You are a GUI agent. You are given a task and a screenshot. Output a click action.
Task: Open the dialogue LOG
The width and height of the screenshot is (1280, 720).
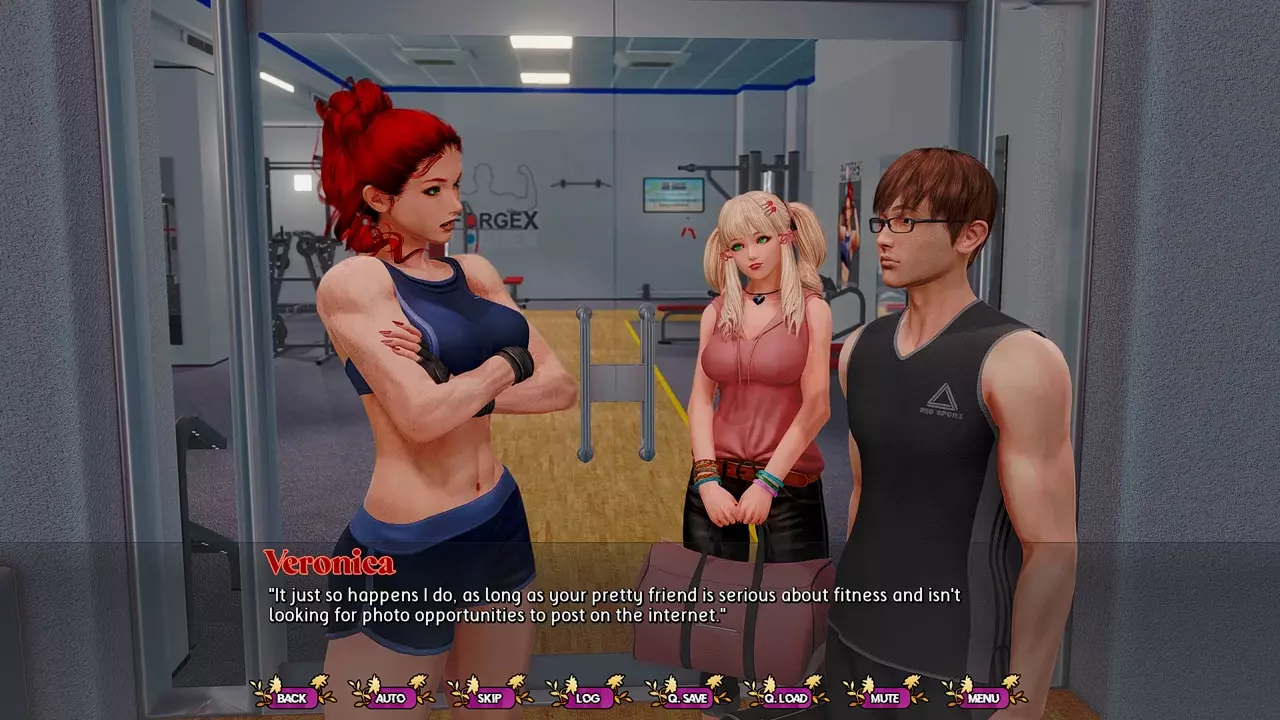[x=588, y=697]
